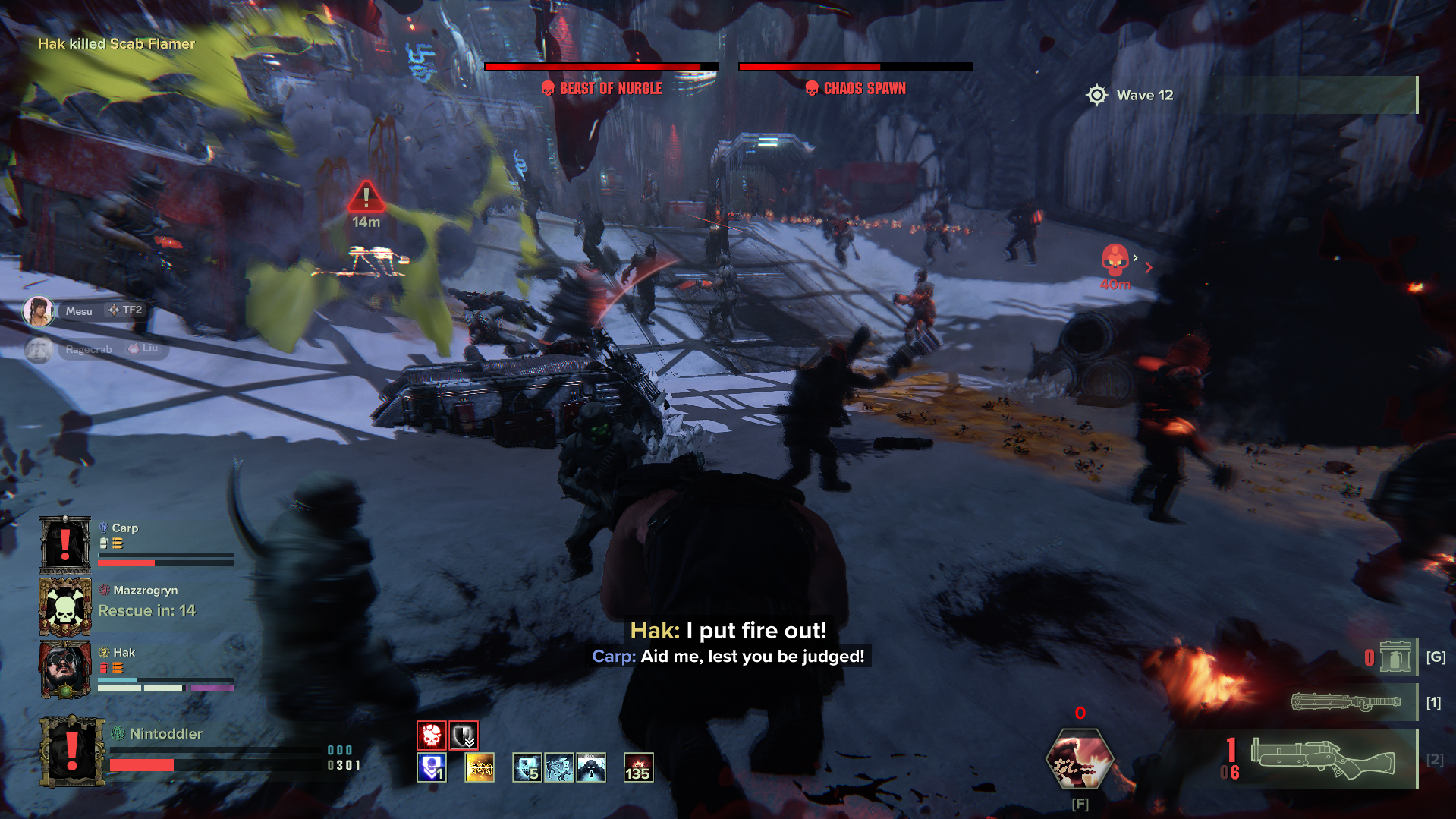This screenshot has height=819, width=1456.
Task: Click the blue skull chevron buff icon
Action: 431,767
